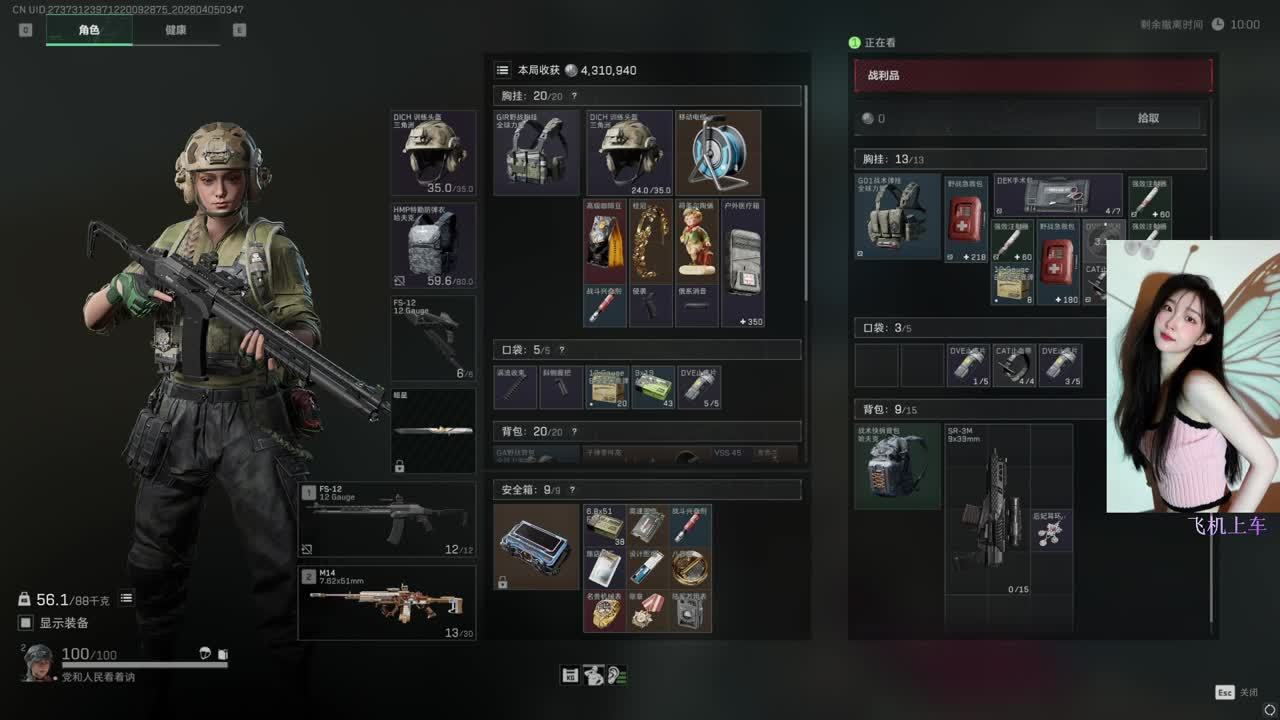Image resolution: width=1280 pixels, height=720 pixels.
Task: Select the FS-12 shotgun in weapon slot 1
Action: pyautogui.click(x=387, y=519)
